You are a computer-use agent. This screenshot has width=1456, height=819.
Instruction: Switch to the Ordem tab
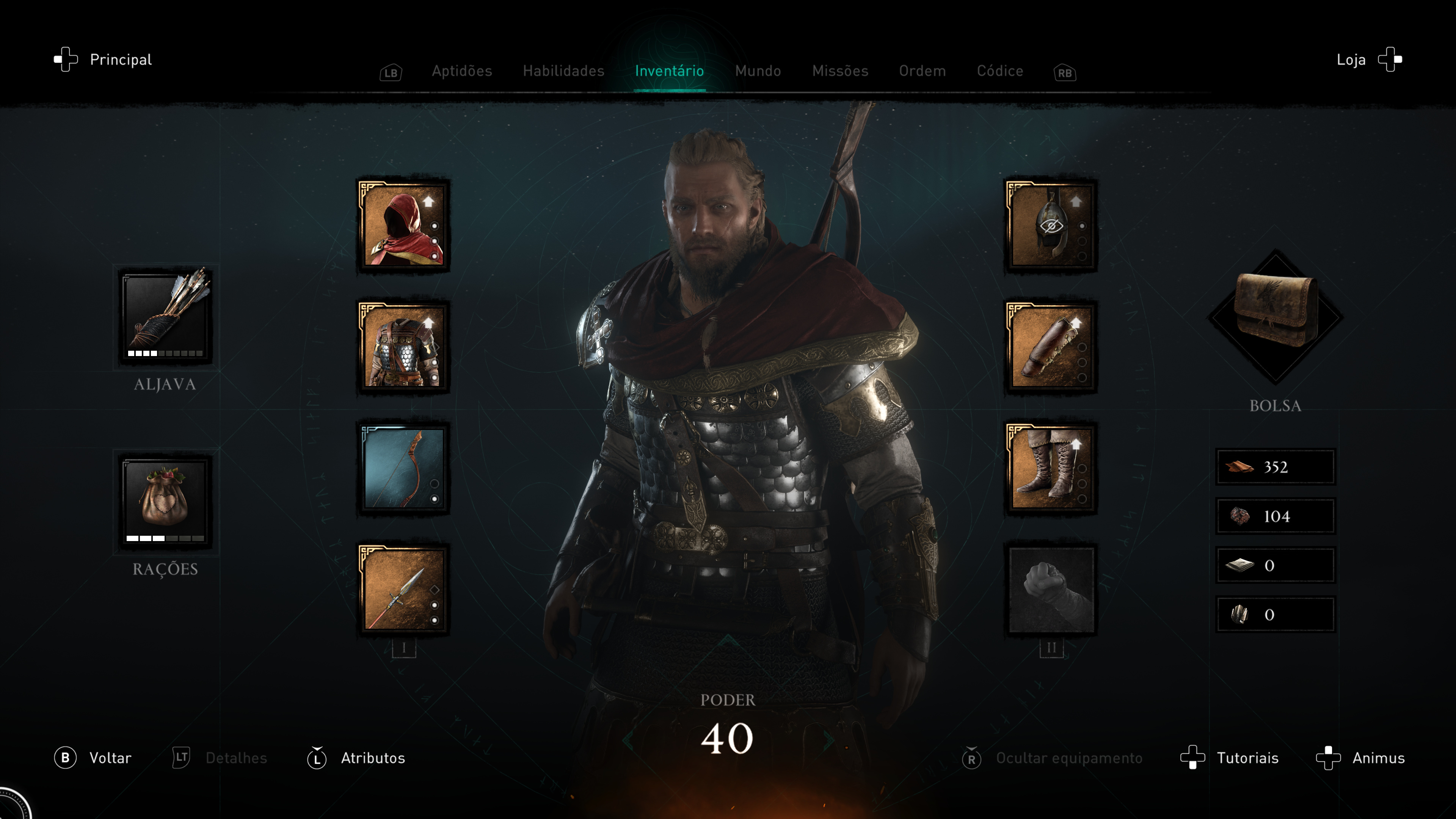(922, 71)
